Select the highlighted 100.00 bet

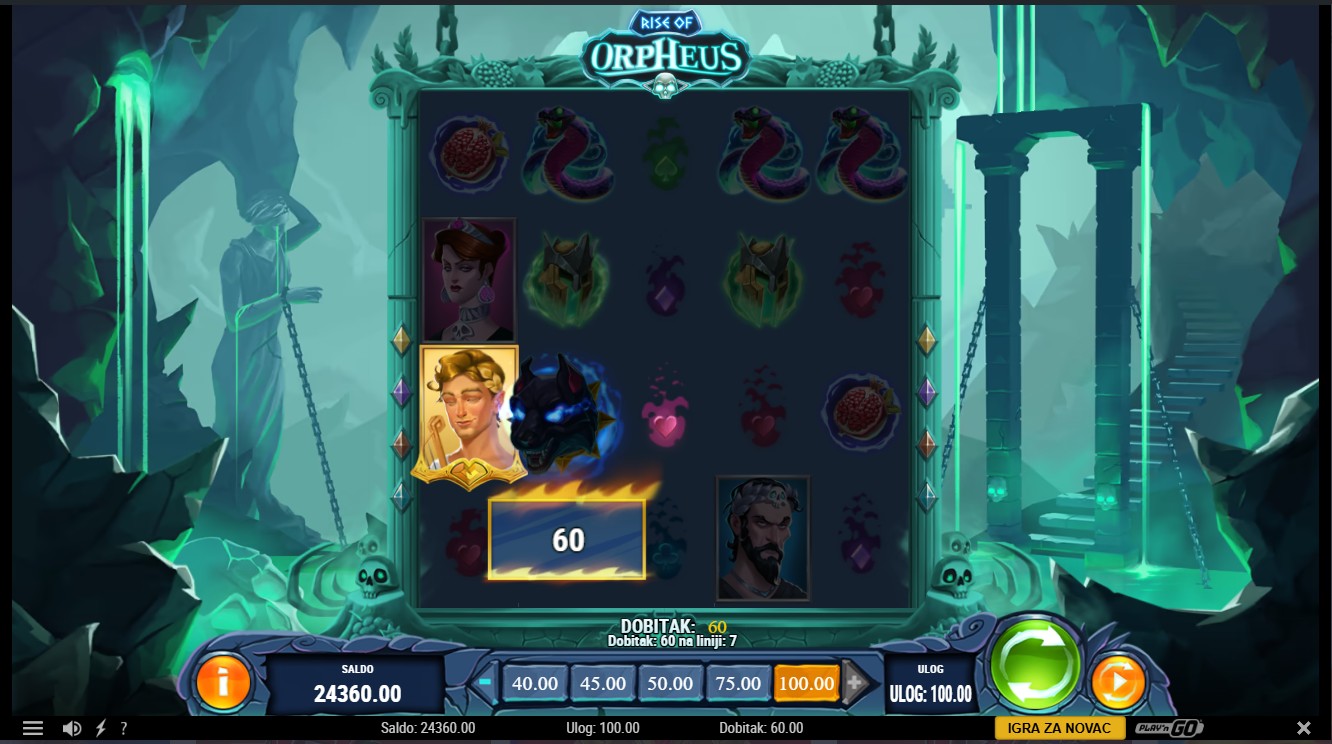(806, 684)
